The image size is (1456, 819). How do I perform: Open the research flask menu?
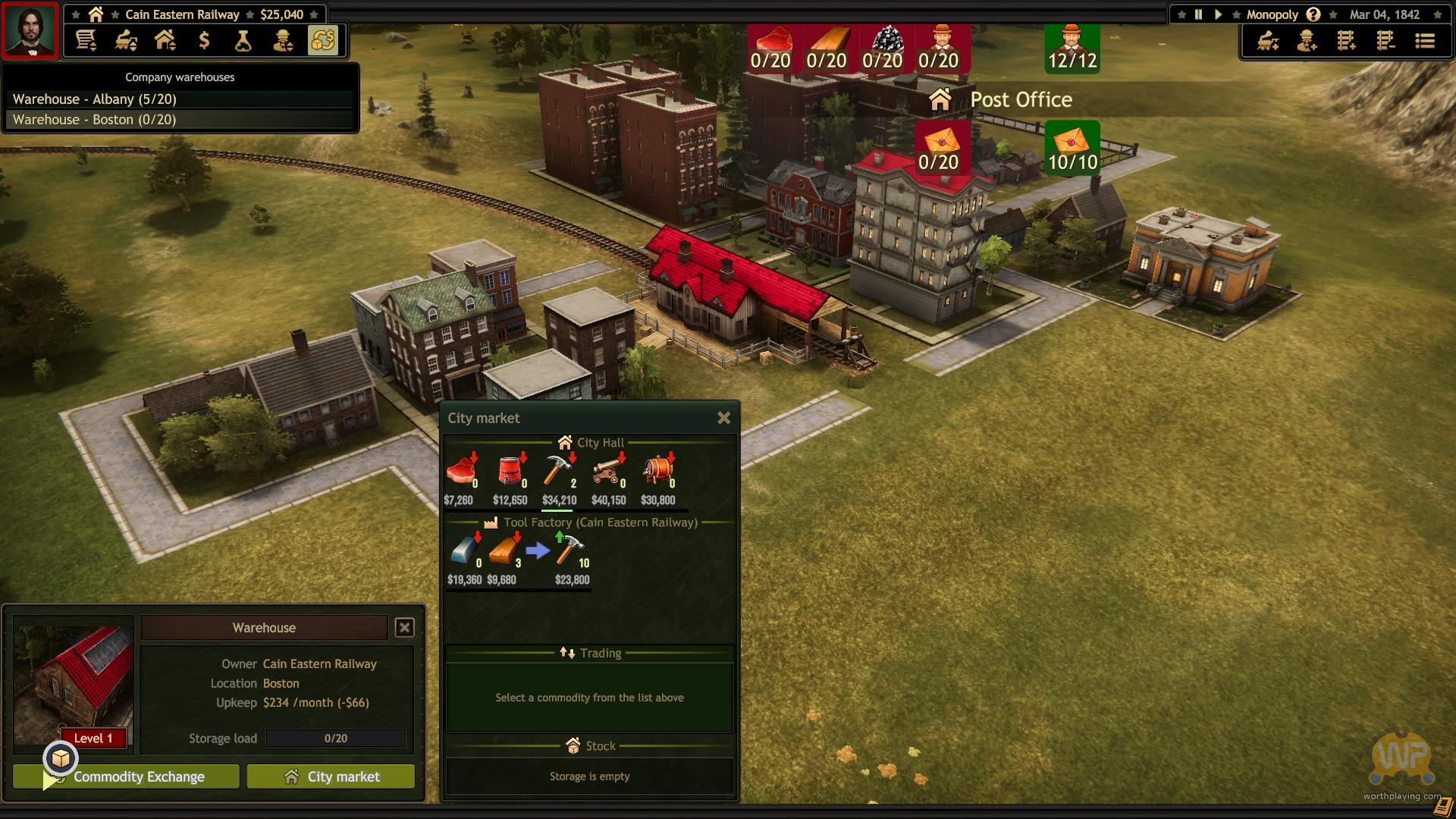pos(243,40)
